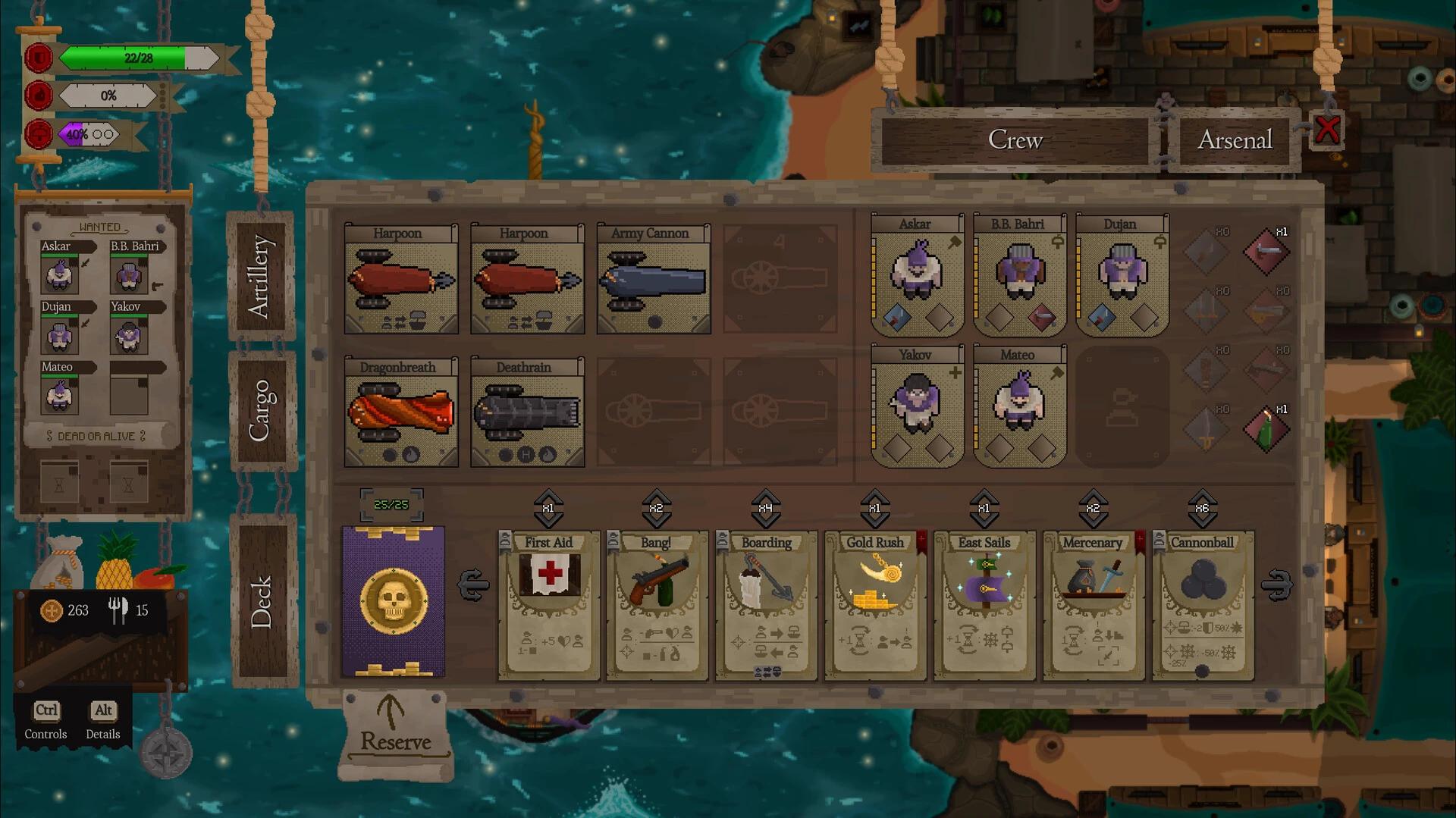Select the Deathrain artillery card
This screenshot has width=1456, height=818.
527,413
